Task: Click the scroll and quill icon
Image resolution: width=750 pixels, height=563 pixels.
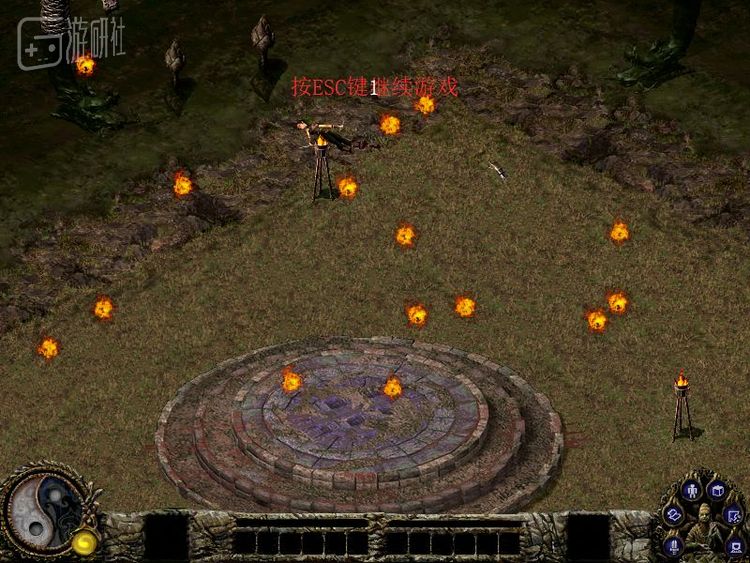Action: [735, 516]
